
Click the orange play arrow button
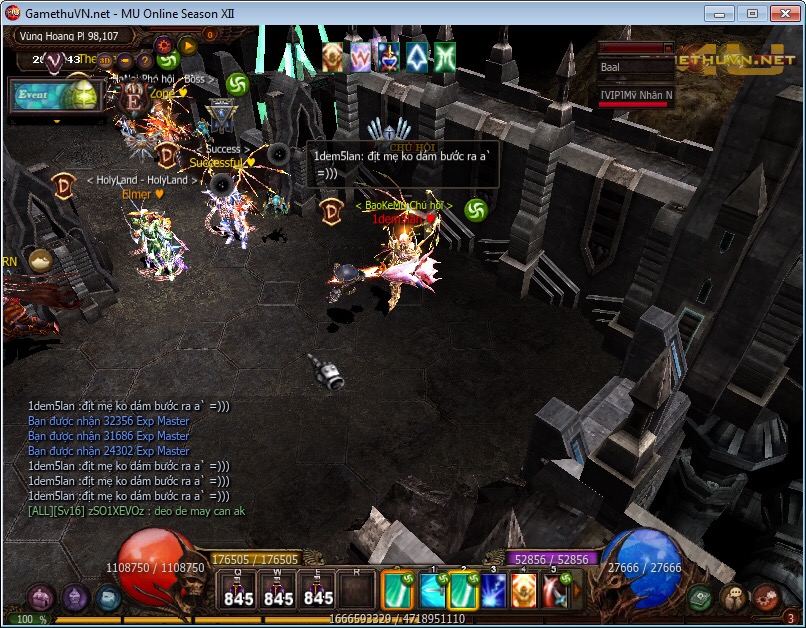[187, 45]
